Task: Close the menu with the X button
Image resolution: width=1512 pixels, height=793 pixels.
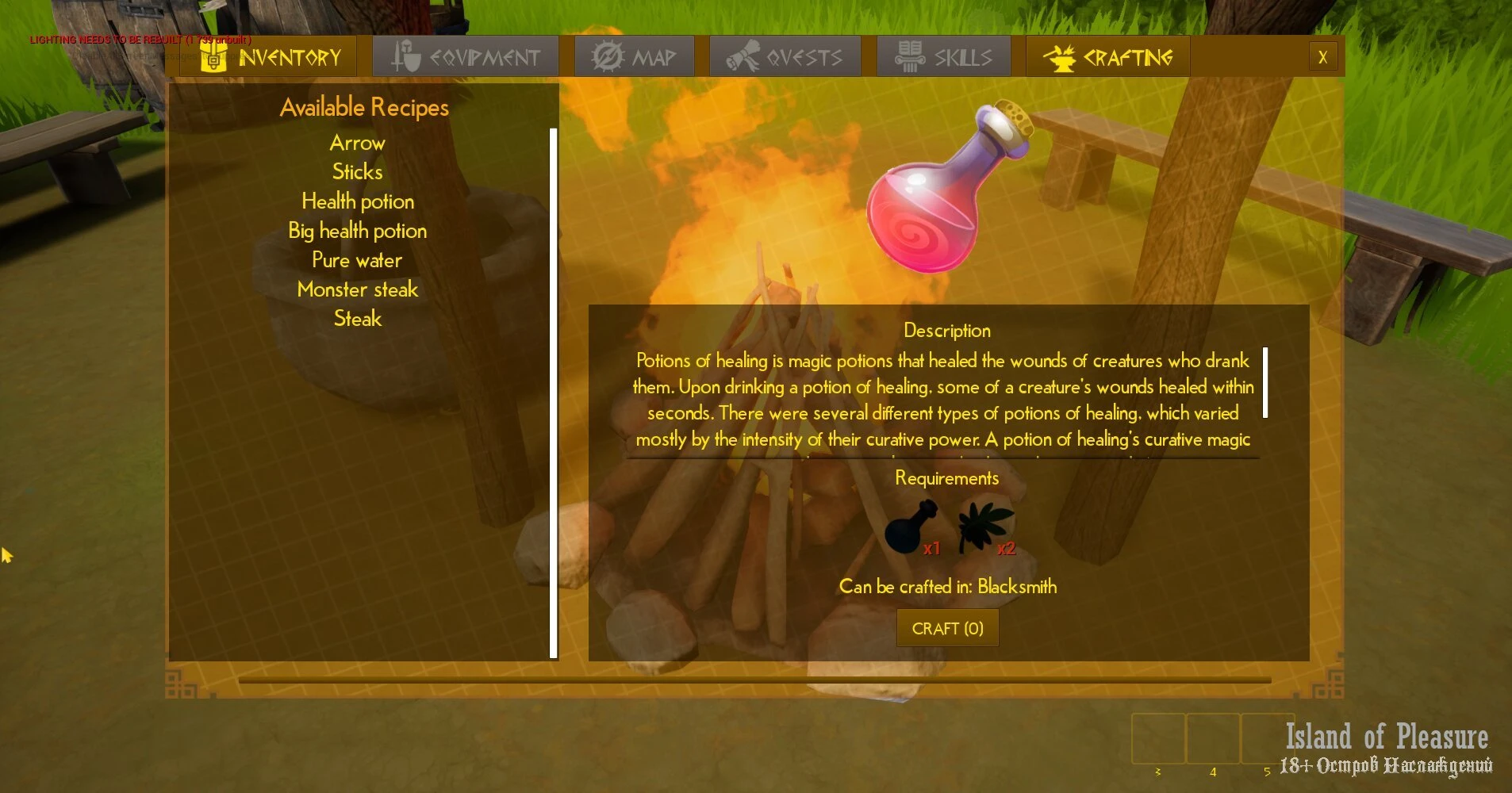Action: pyautogui.click(x=1322, y=57)
